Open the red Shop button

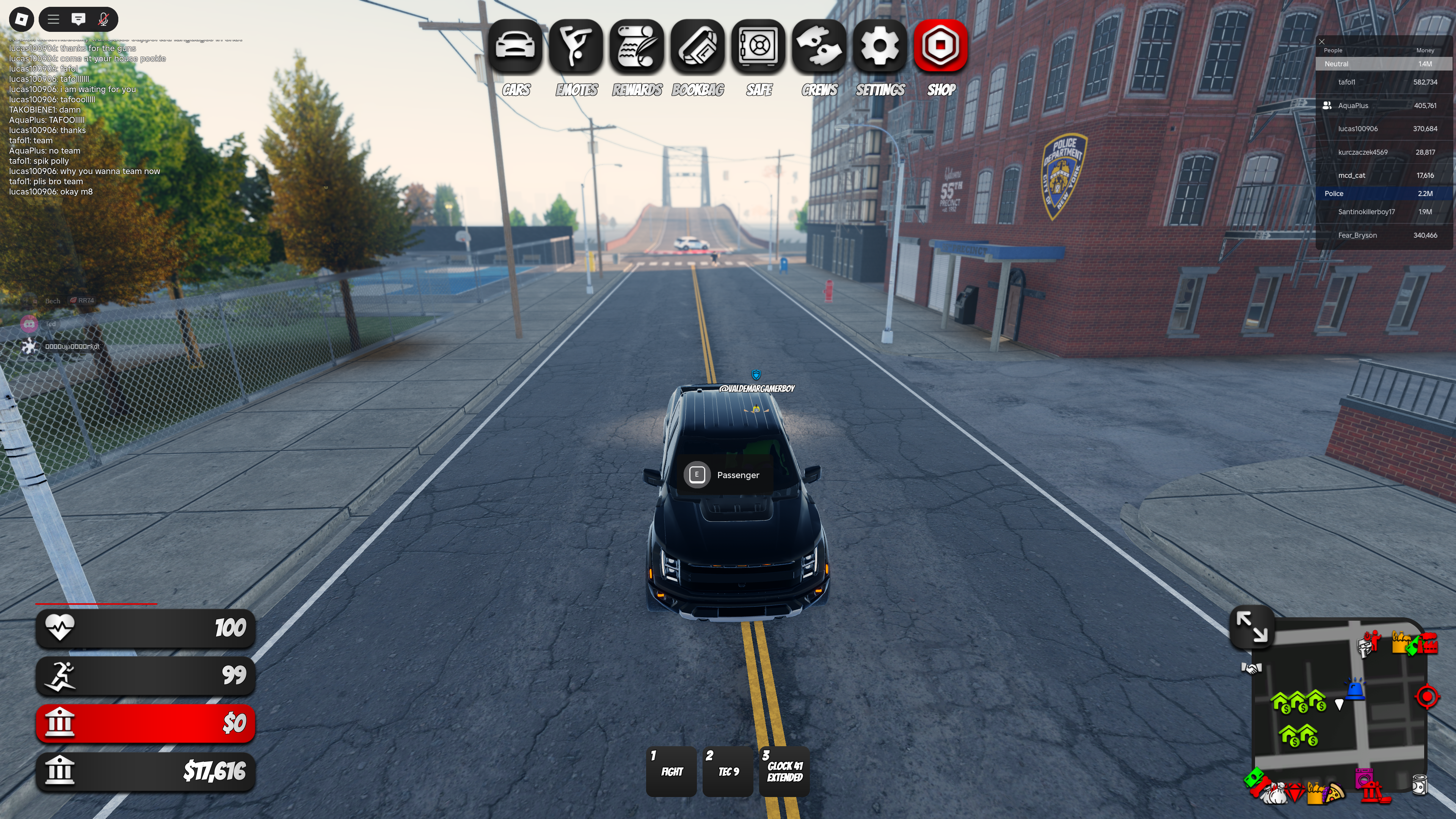pyautogui.click(x=941, y=46)
